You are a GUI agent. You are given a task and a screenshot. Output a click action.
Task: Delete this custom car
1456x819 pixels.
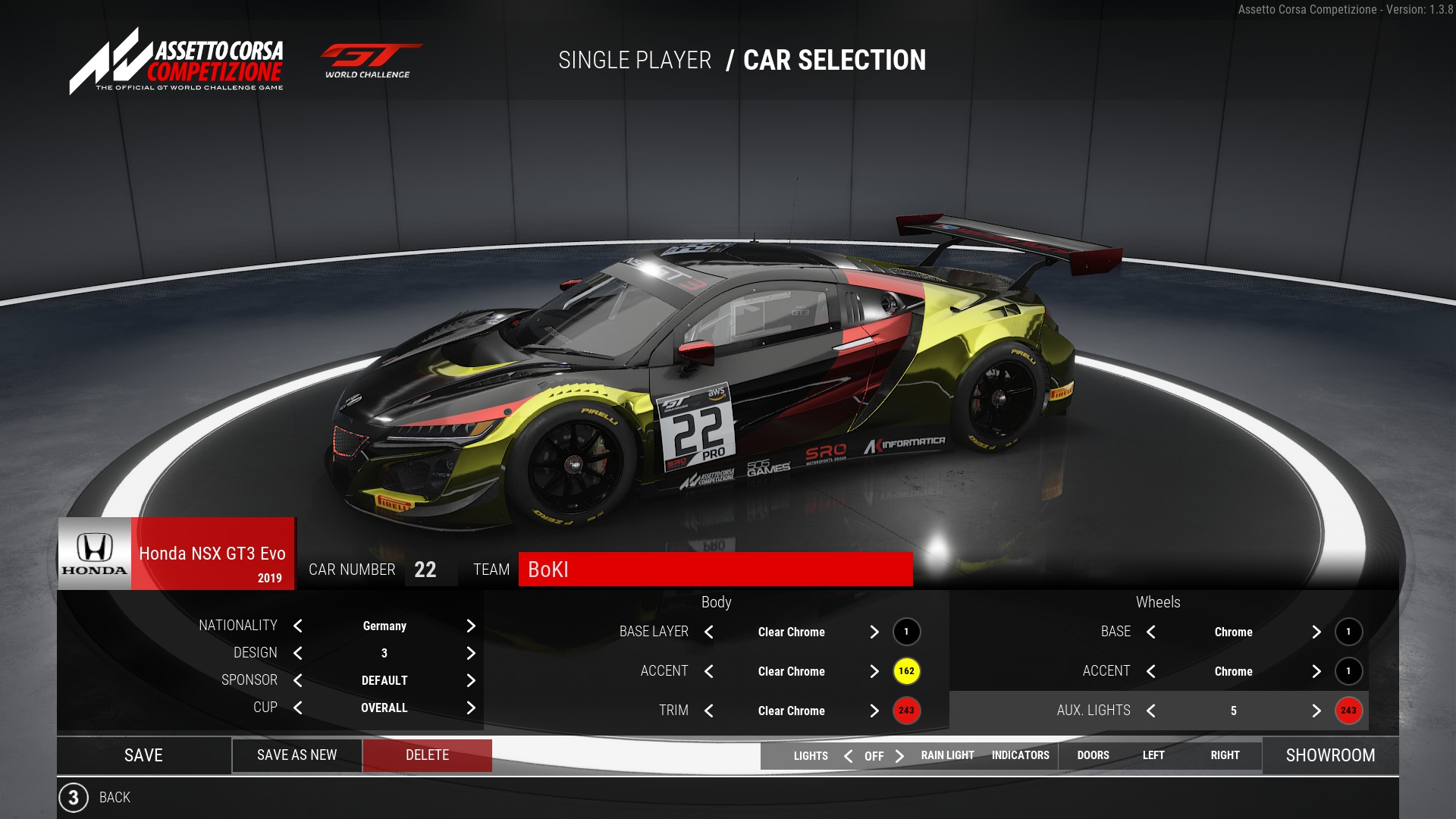click(427, 755)
